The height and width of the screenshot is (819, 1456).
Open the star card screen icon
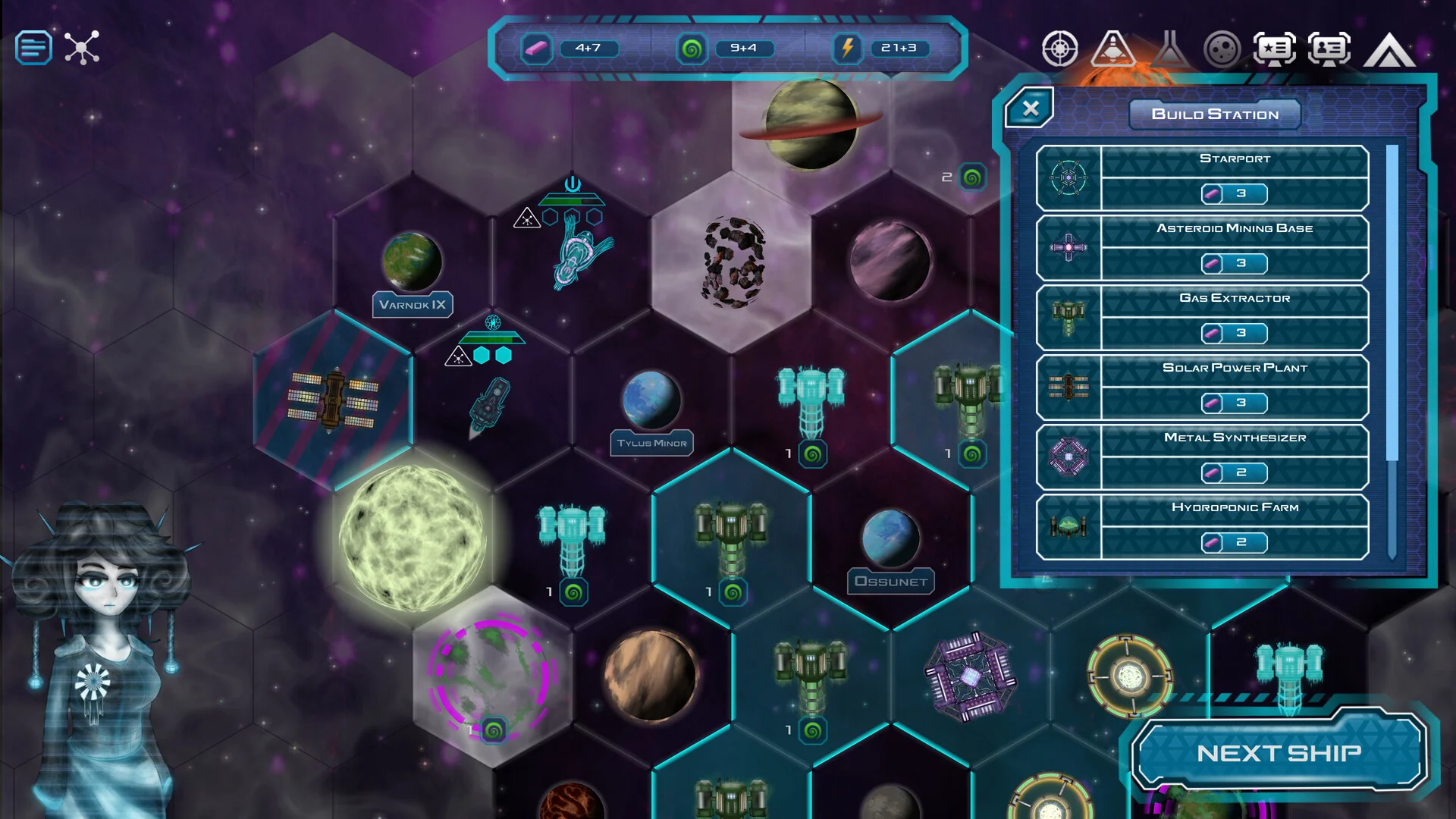click(1275, 49)
